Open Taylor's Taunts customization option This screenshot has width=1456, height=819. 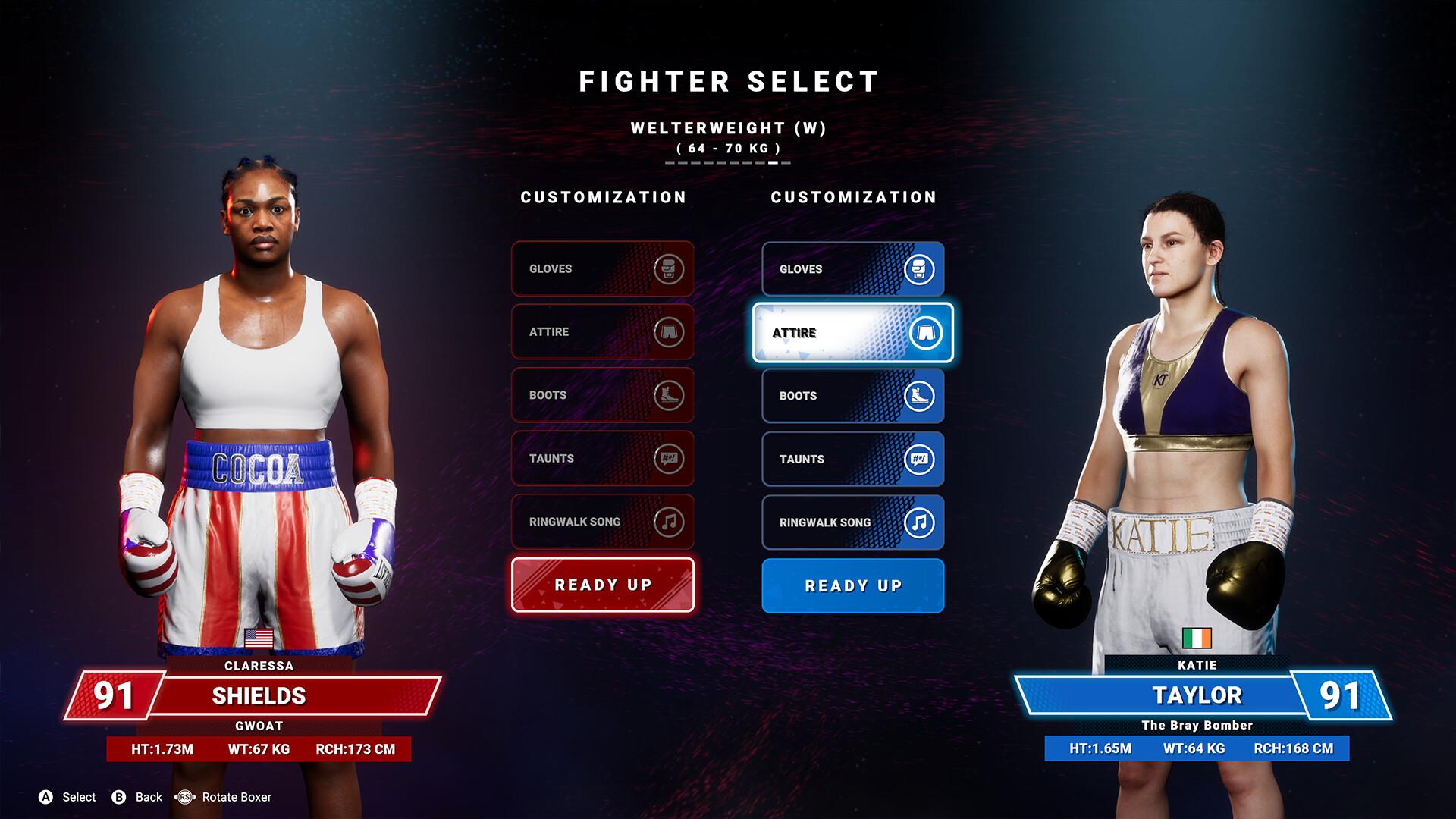[852, 459]
